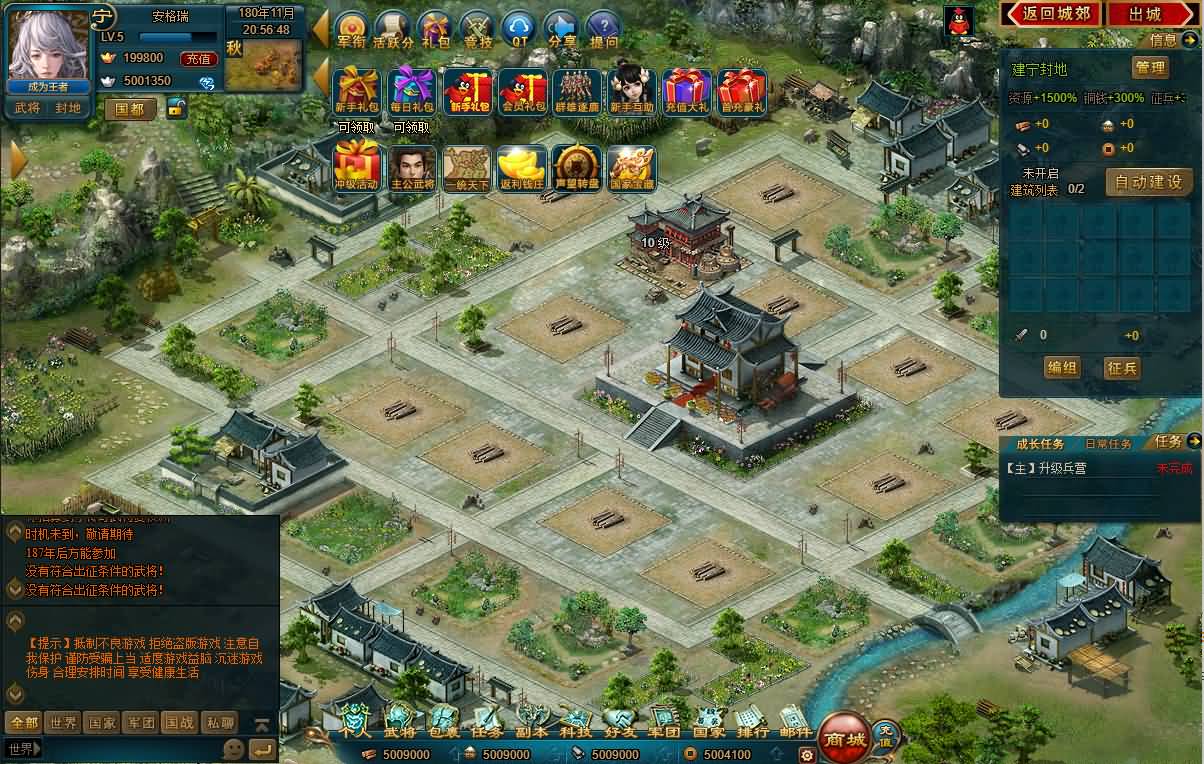Switch chat to the 世界 world tab
The width and height of the screenshot is (1204, 764).
(64, 722)
